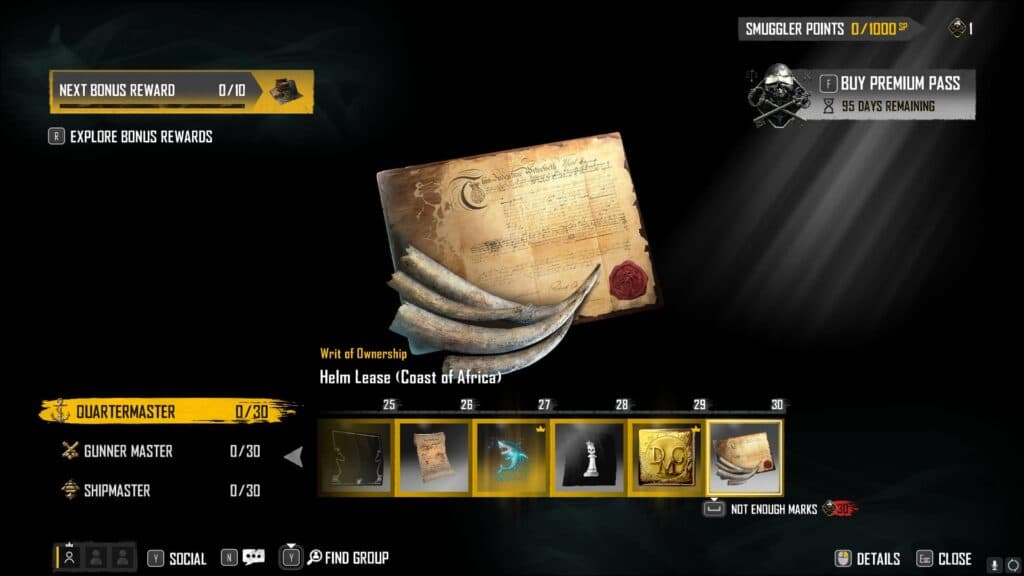Open the Next Bonus Reward banner

(181, 90)
